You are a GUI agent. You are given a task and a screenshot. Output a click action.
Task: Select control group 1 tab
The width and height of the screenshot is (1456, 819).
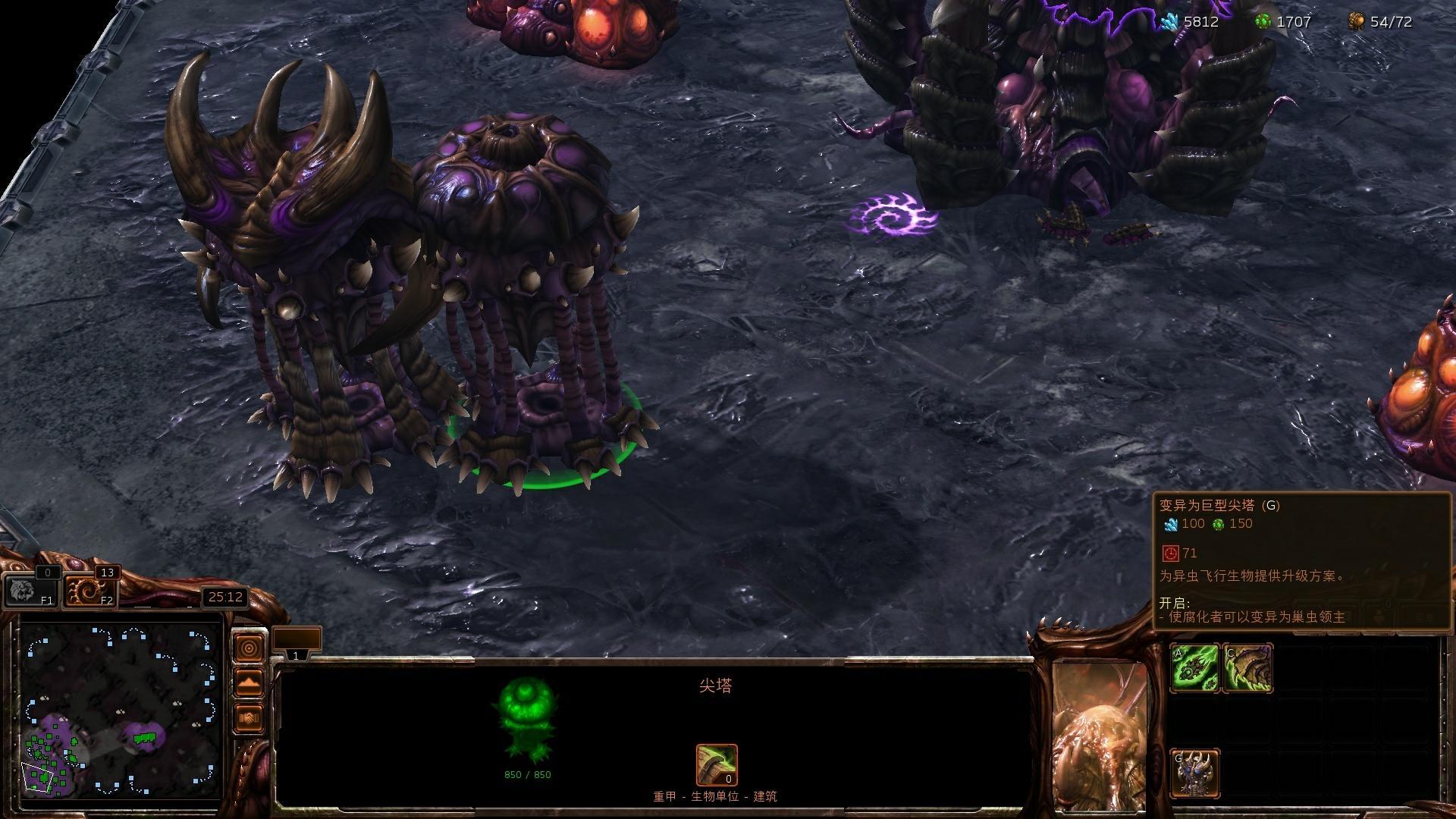click(297, 643)
